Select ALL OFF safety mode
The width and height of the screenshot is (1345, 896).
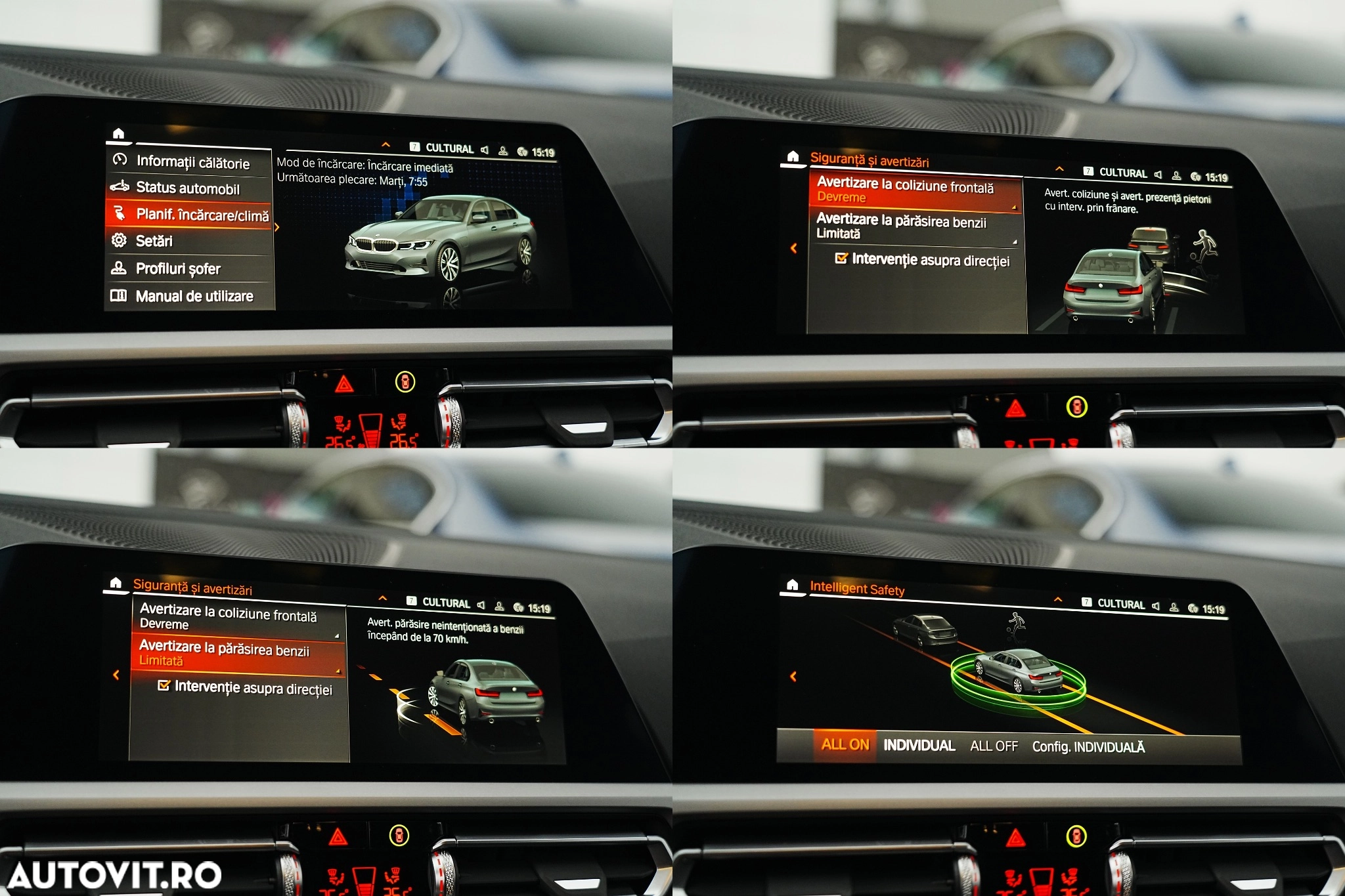point(994,746)
